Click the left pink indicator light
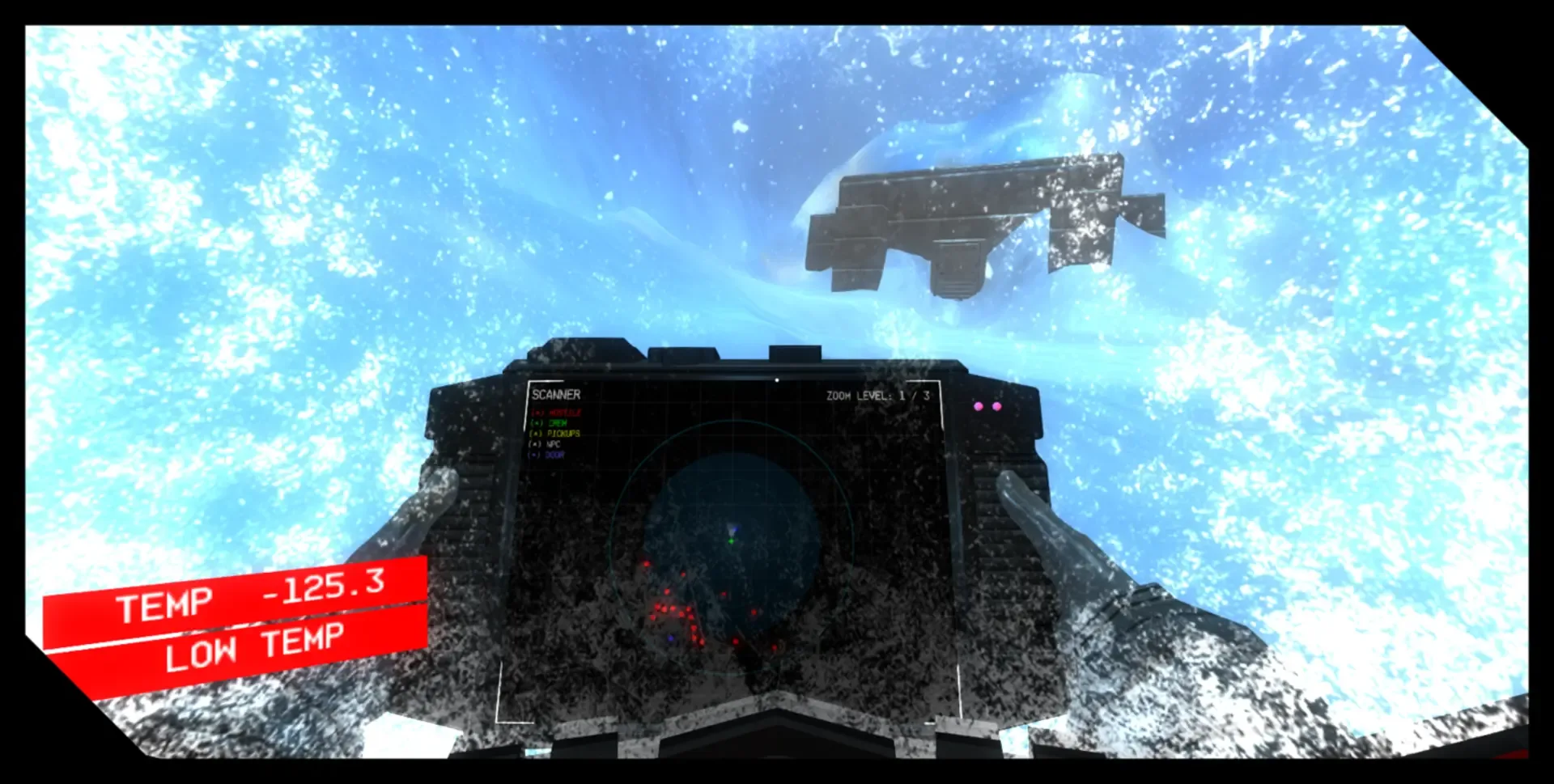Screen dimensions: 1554x784 pos(979,407)
